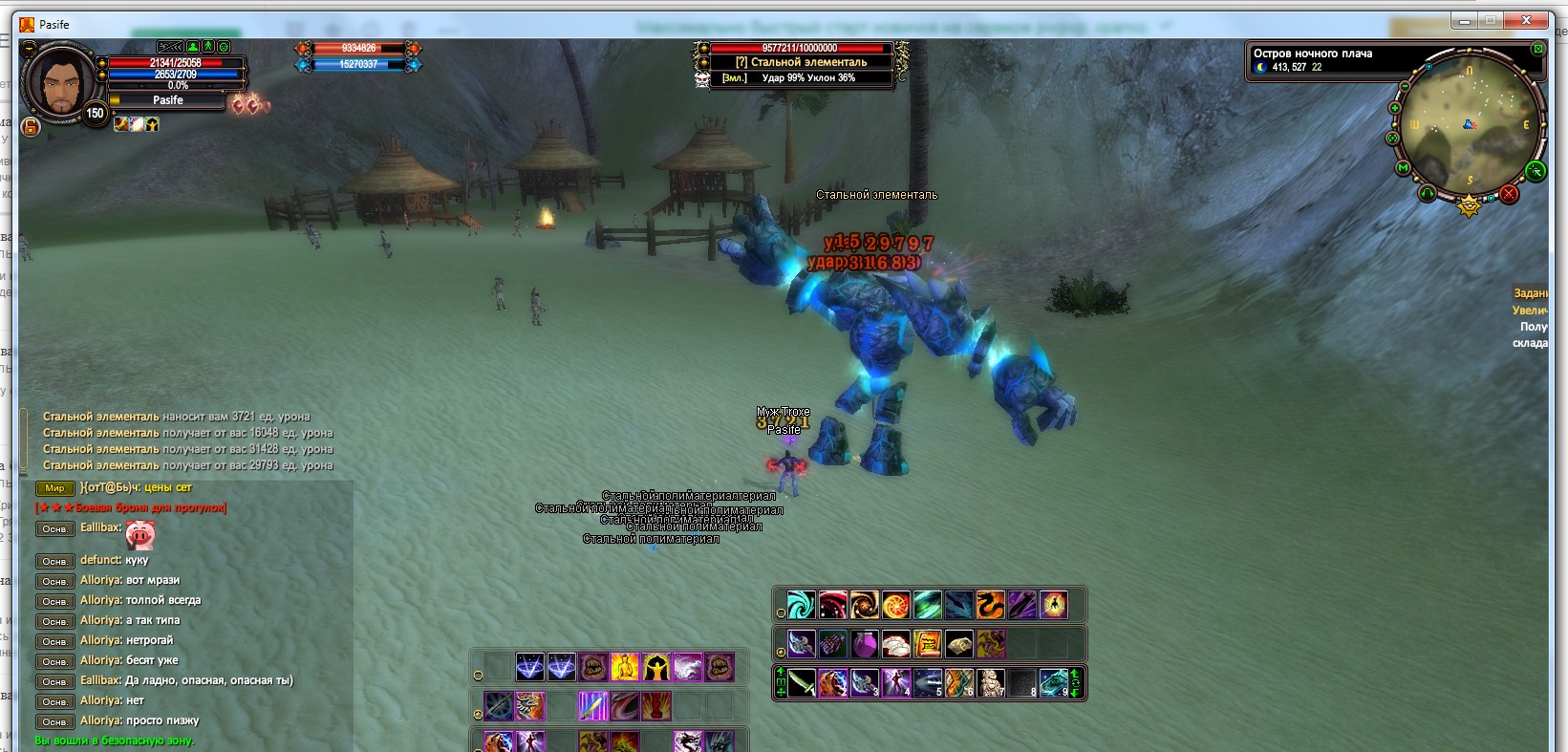Collapse the minimap with the green checkbox

(1537, 48)
